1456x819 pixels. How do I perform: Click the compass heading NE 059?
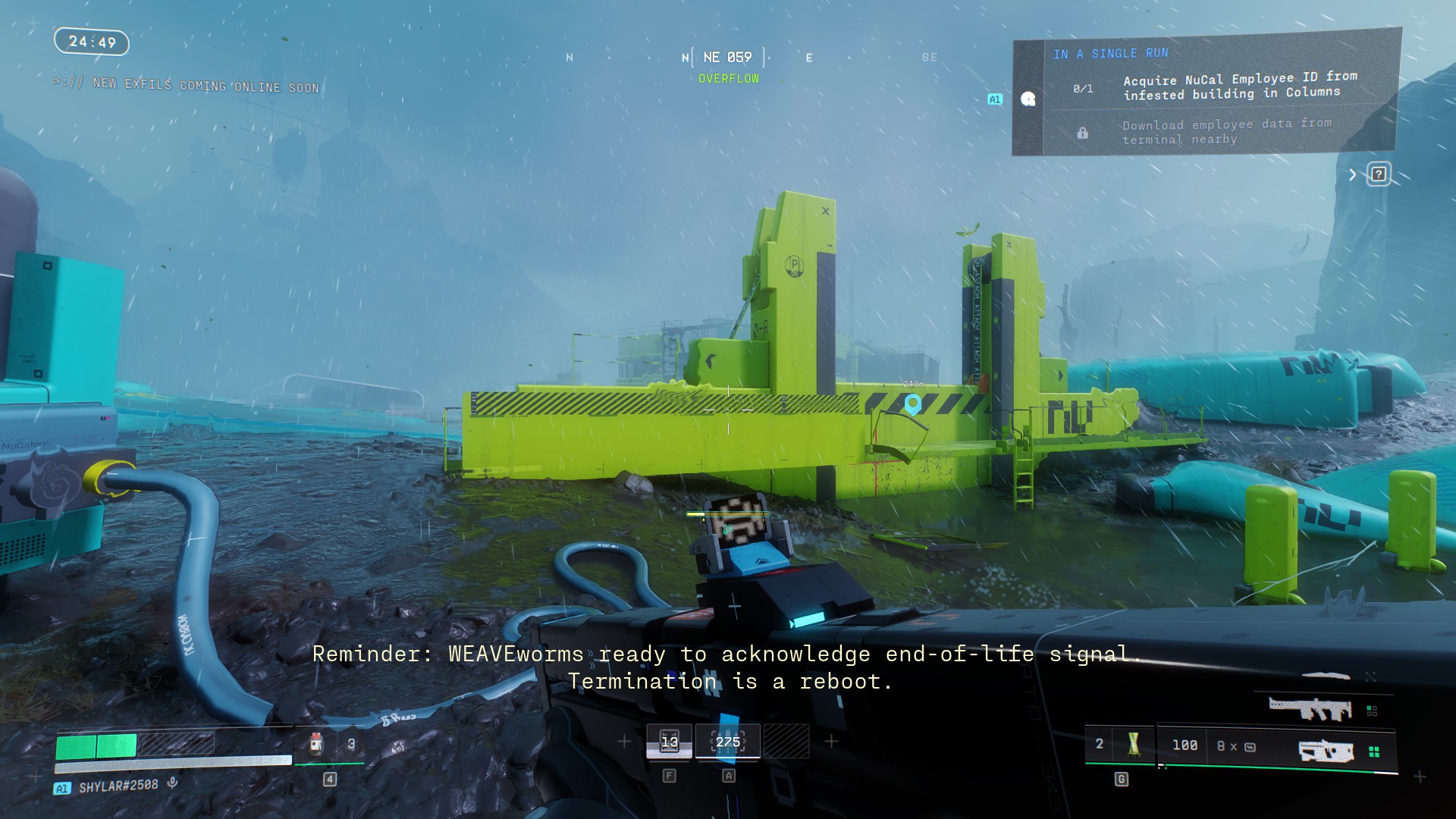pyautogui.click(x=727, y=58)
